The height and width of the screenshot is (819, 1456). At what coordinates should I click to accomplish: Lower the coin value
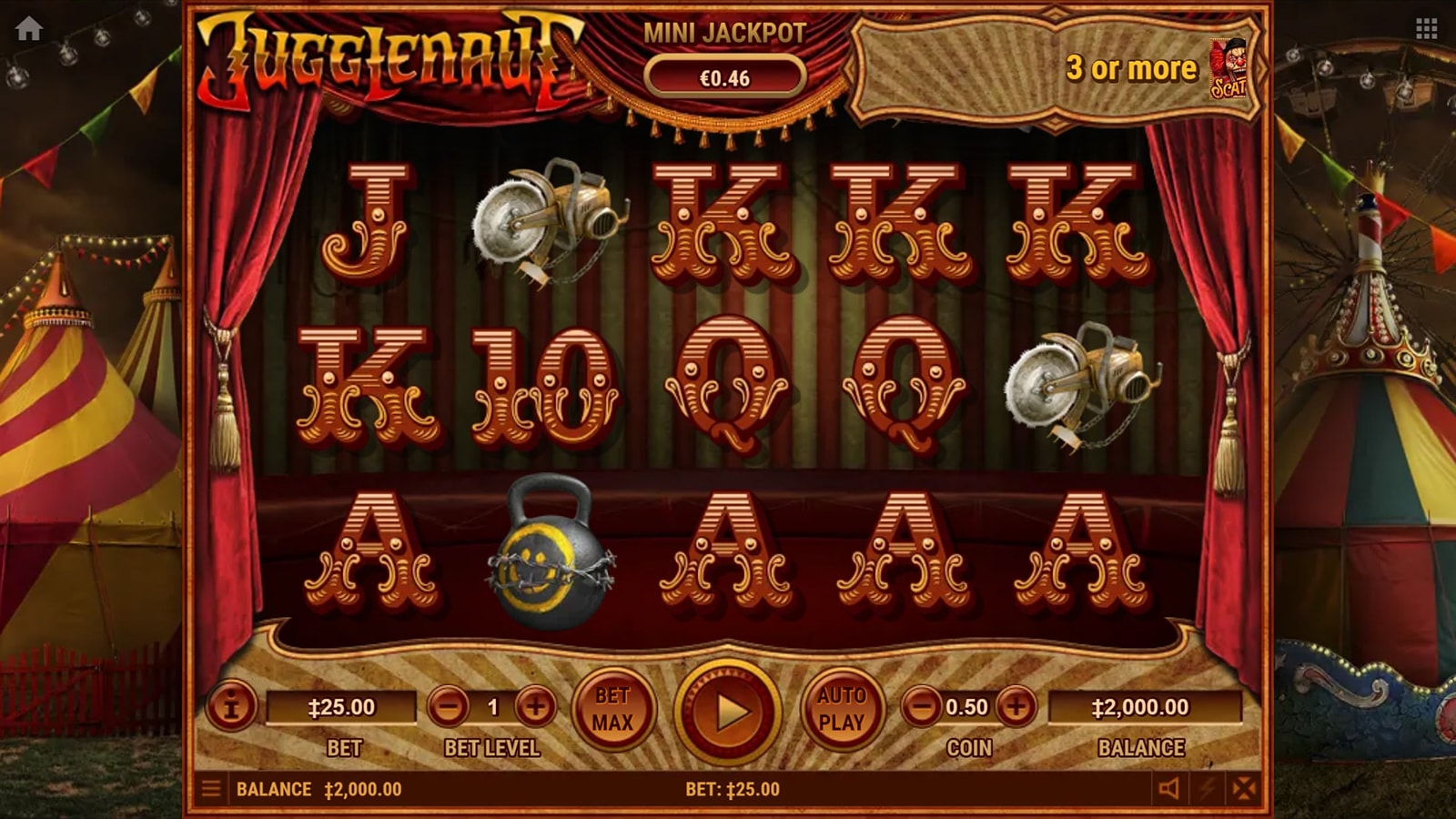click(x=922, y=706)
